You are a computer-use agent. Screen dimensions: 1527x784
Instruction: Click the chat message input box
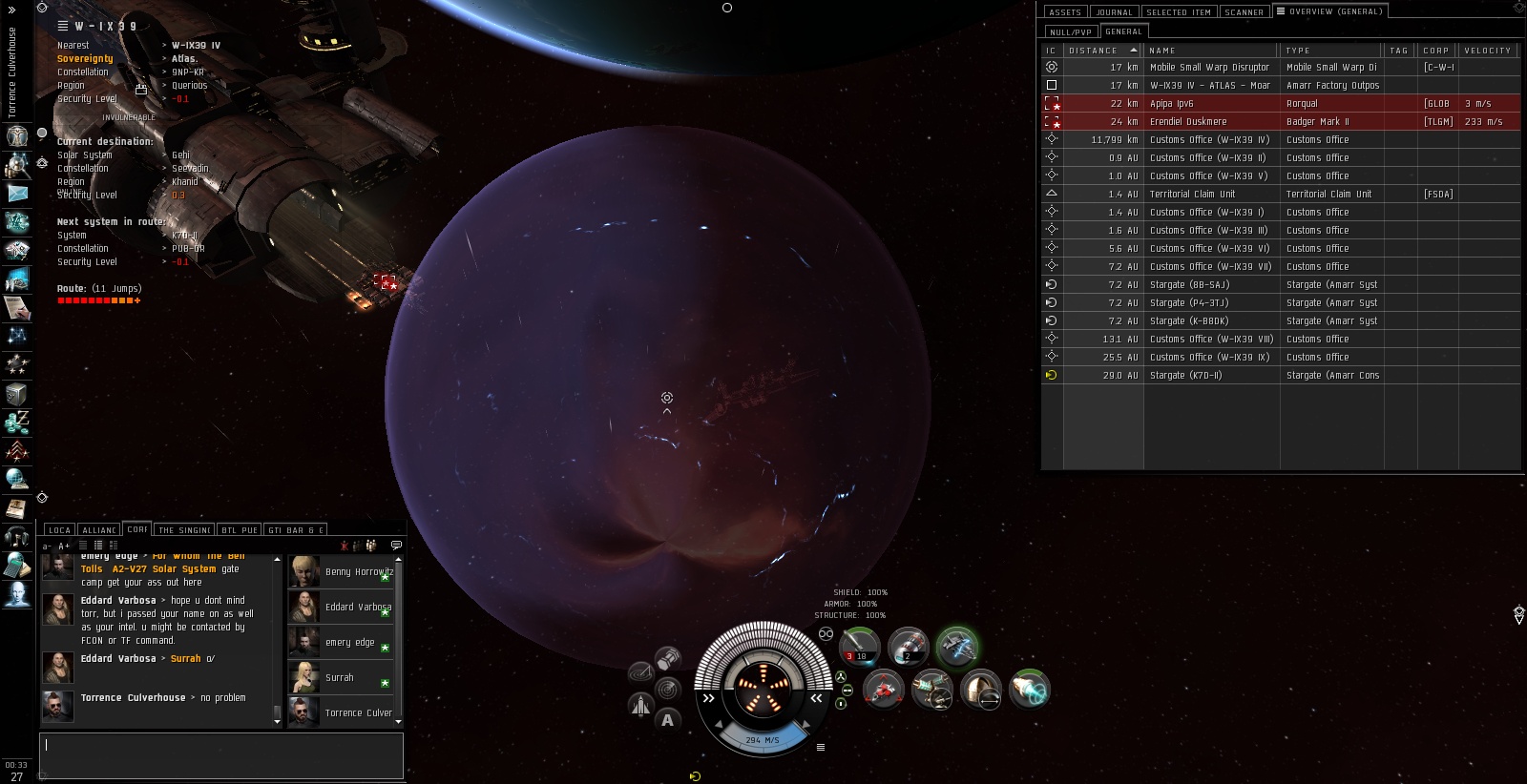(221, 755)
